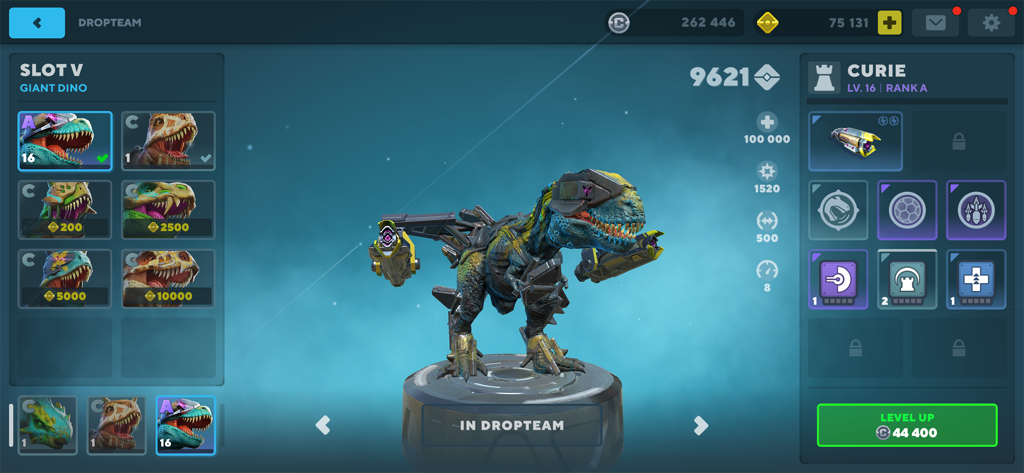
Task: Show the next mech with right arrow
Action: [701, 425]
